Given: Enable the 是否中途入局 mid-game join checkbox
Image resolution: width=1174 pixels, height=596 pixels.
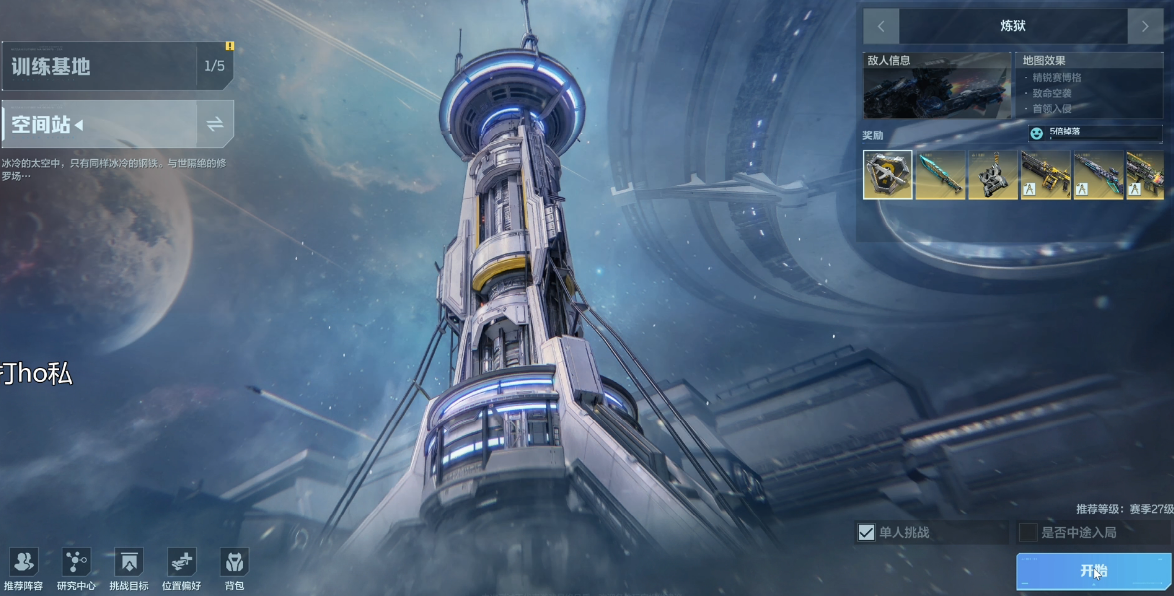Looking at the screenshot, I should (x=1028, y=532).
